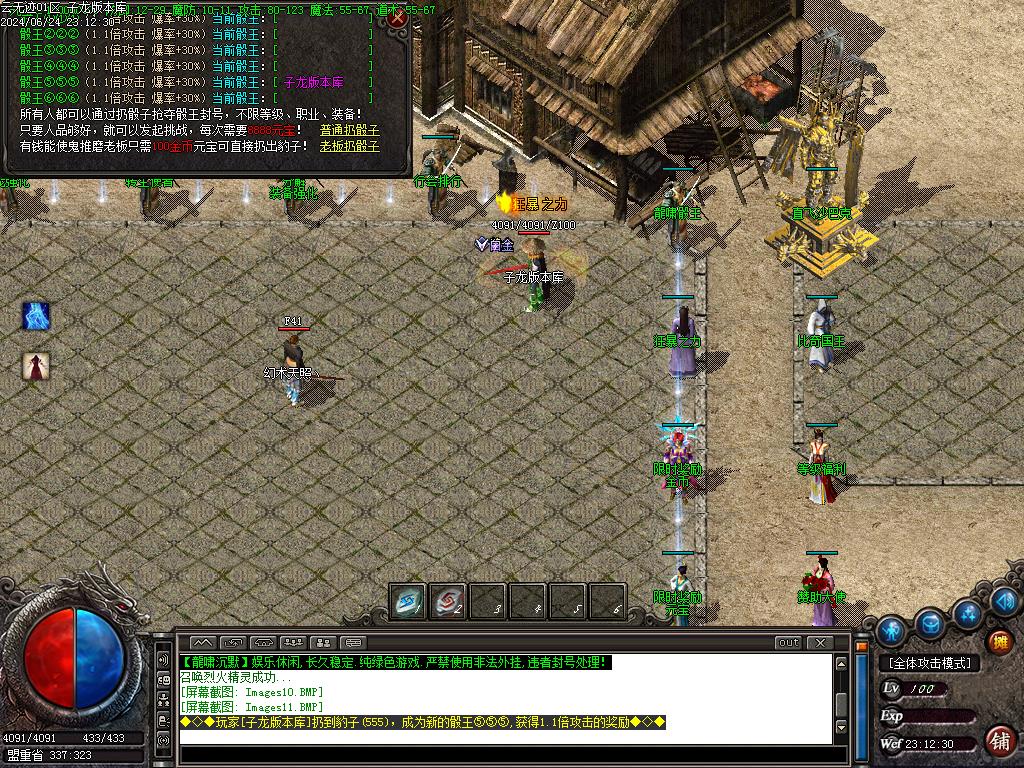Choose the 普通扔骰子 normal dice roll link
The width and height of the screenshot is (1024, 768).
(349, 130)
